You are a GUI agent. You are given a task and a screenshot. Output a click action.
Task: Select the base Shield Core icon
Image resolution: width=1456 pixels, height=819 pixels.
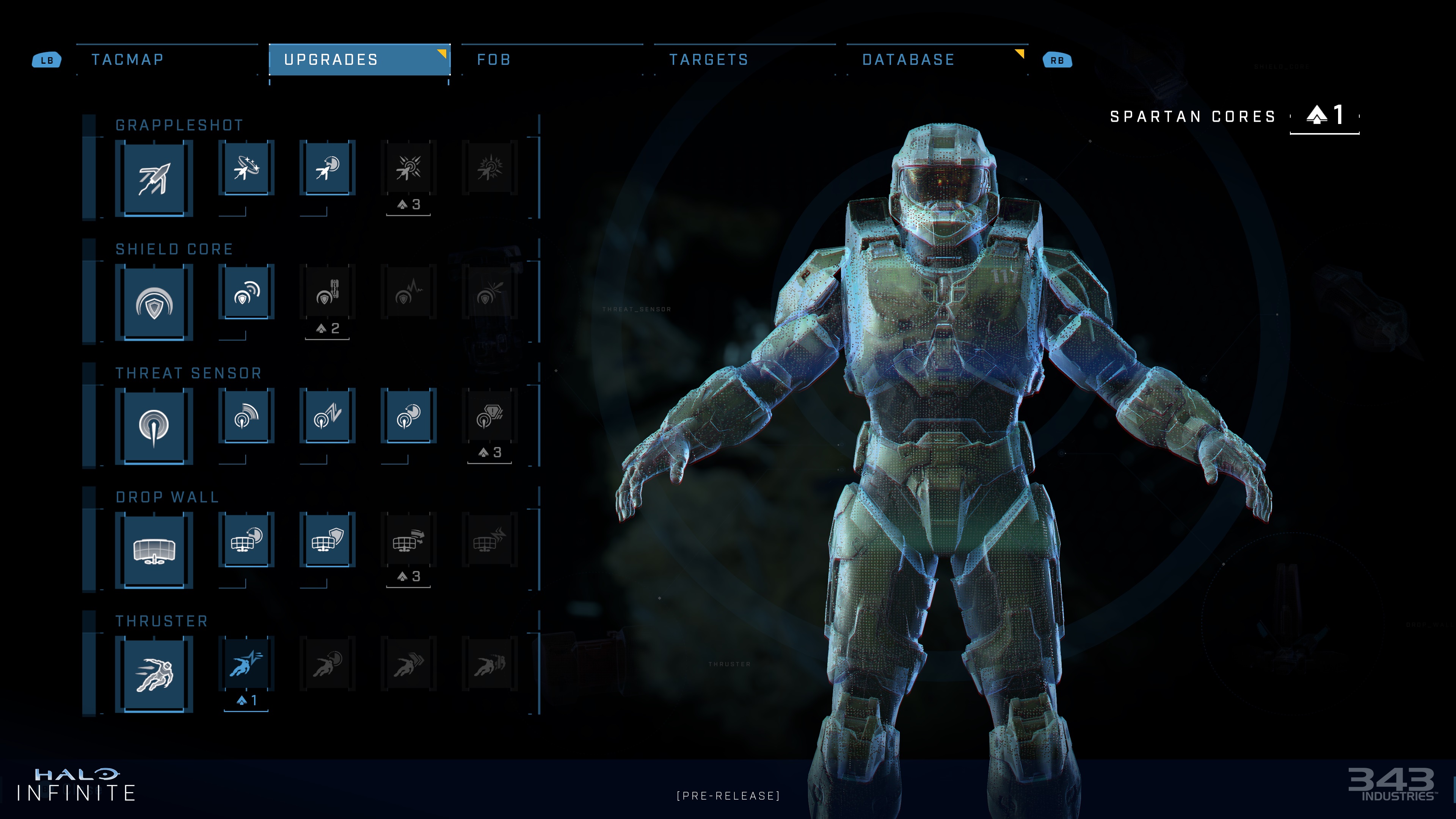coord(154,303)
